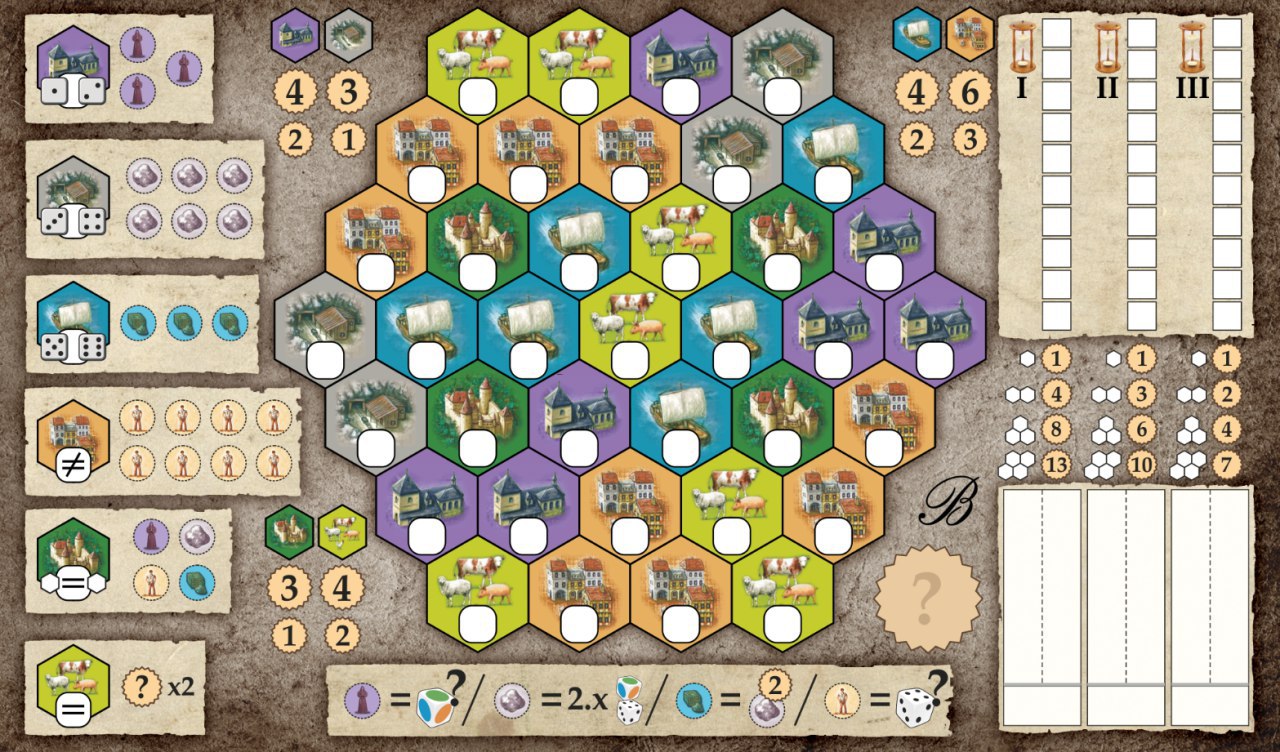Viewport: 1280px width, 752px height.
Task: Select the green castle legend hex
Action: pyautogui.click(x=73, y=560)
